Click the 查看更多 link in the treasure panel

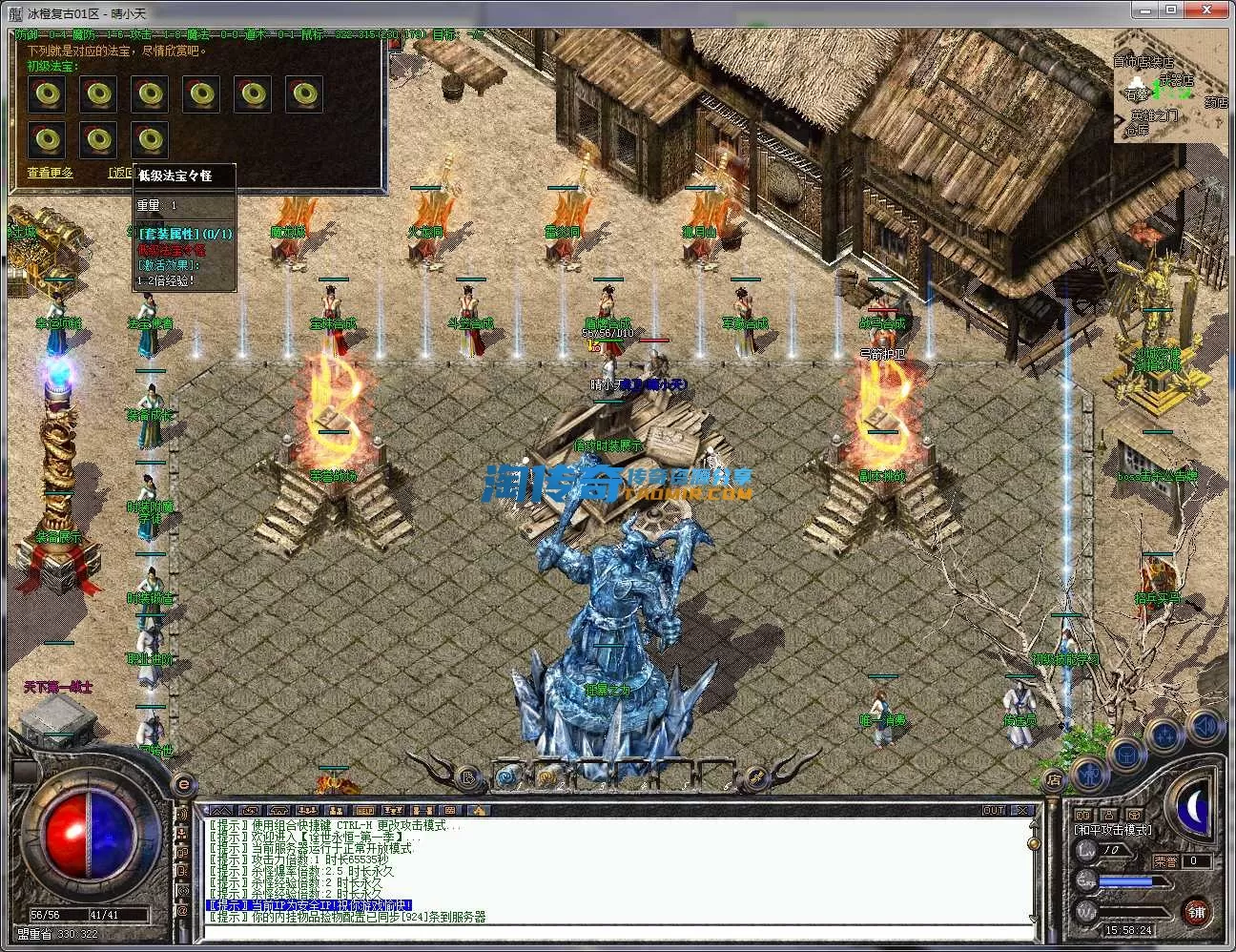(x=50, y=173)
